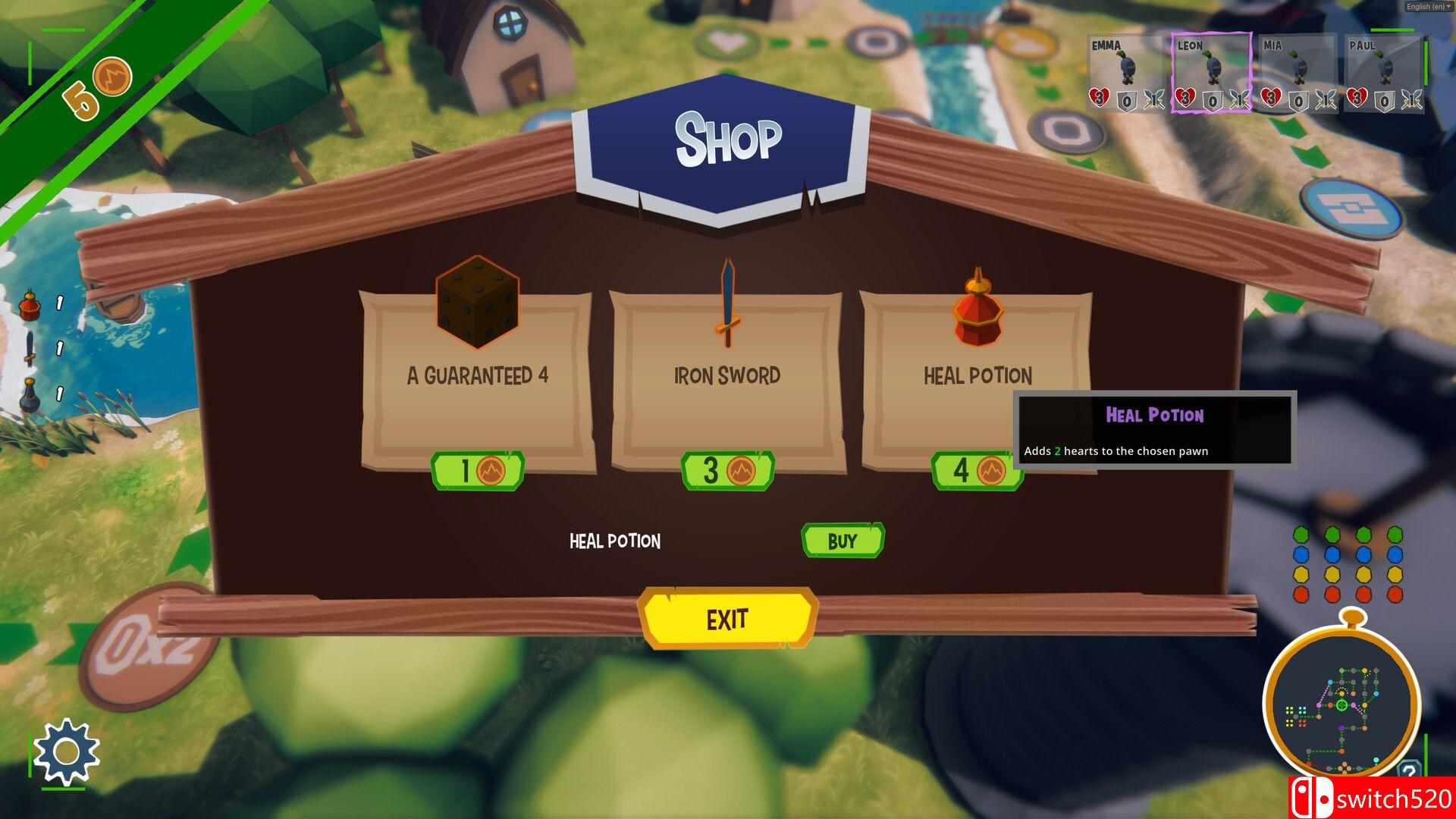This screenshot has height=819, width=1456.
Task: Open settings with the gear icon
Action: pyautogui.click(x=67, y=752)
